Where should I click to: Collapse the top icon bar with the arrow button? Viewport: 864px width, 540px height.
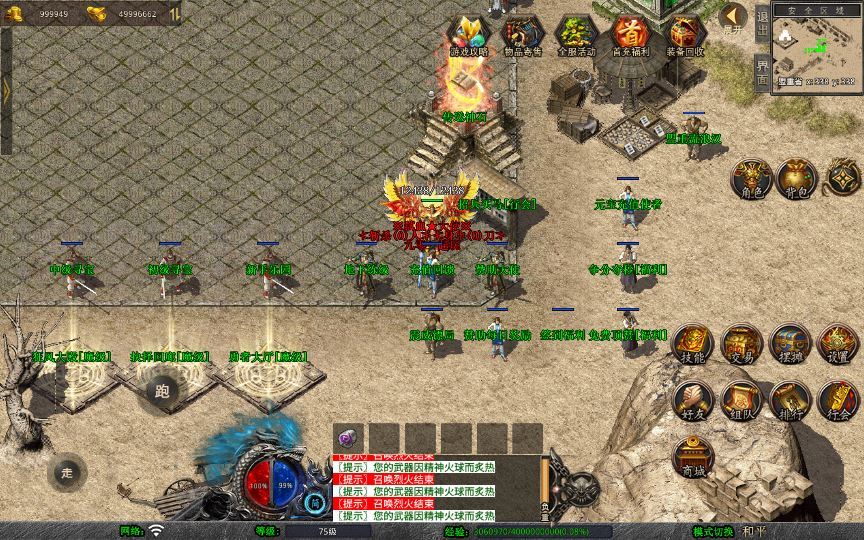pos(733,16)
